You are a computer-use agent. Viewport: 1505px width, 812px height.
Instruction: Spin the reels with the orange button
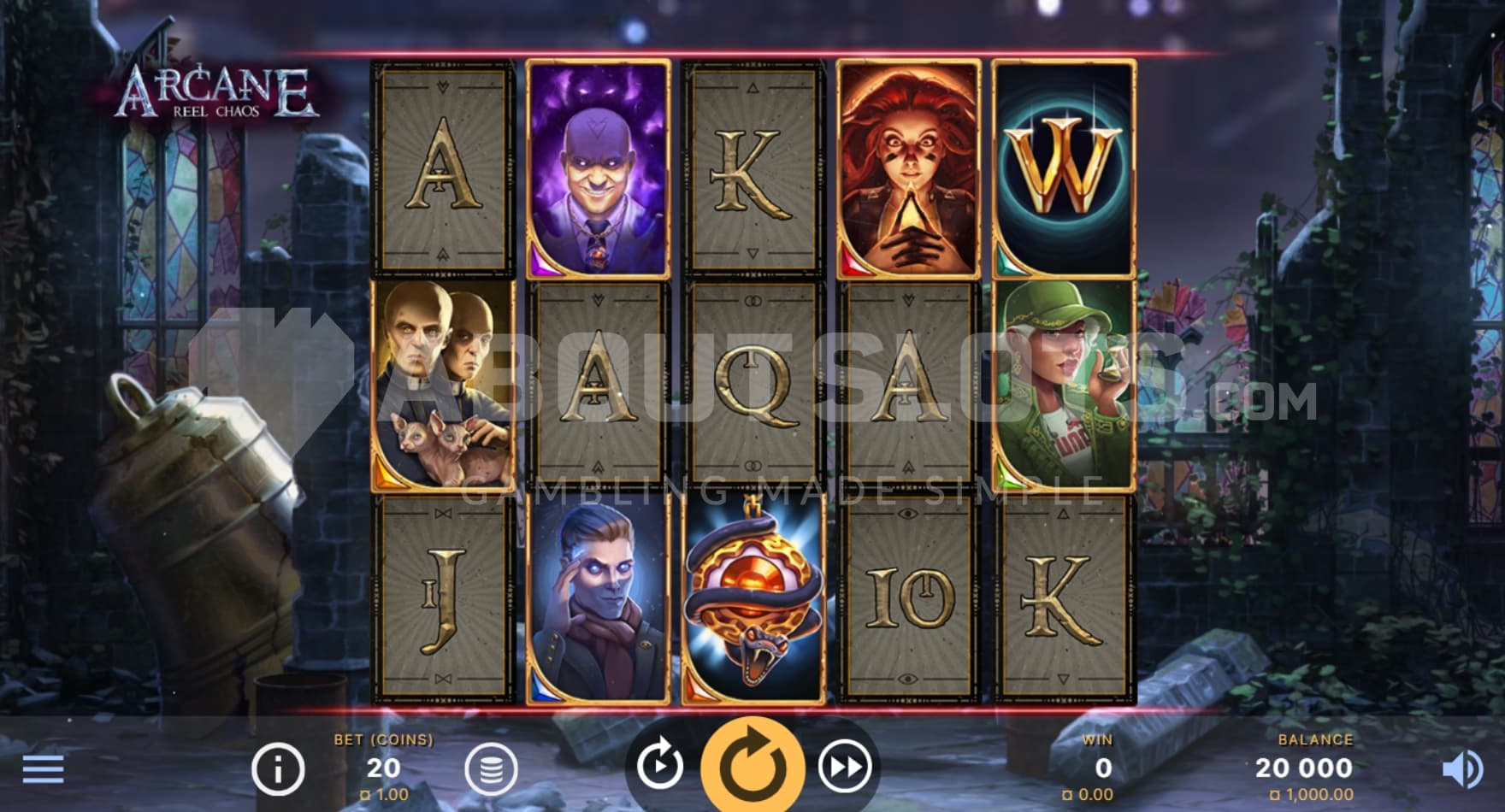[752, 766]
